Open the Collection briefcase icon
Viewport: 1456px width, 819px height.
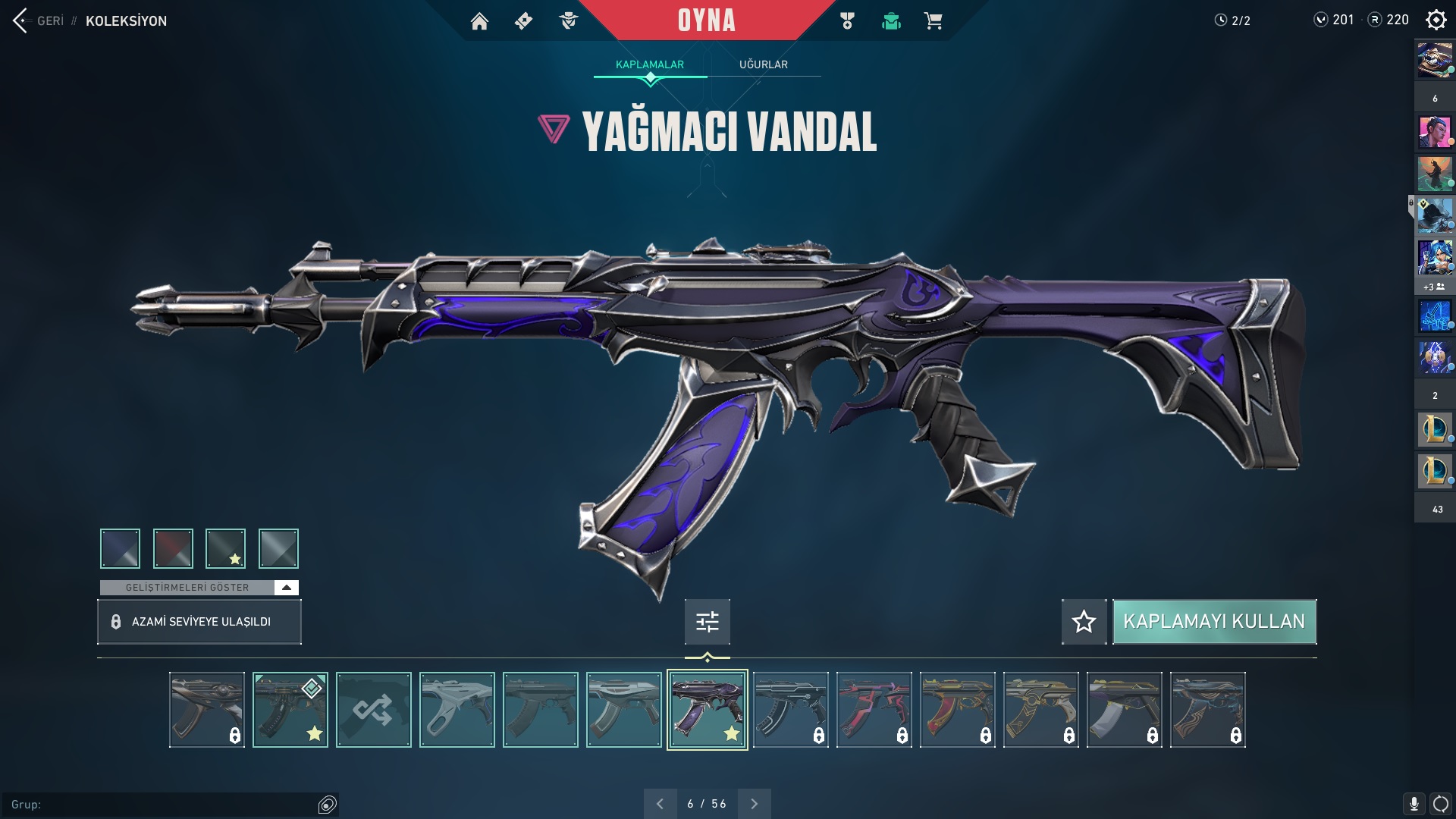tap(891, 21)
